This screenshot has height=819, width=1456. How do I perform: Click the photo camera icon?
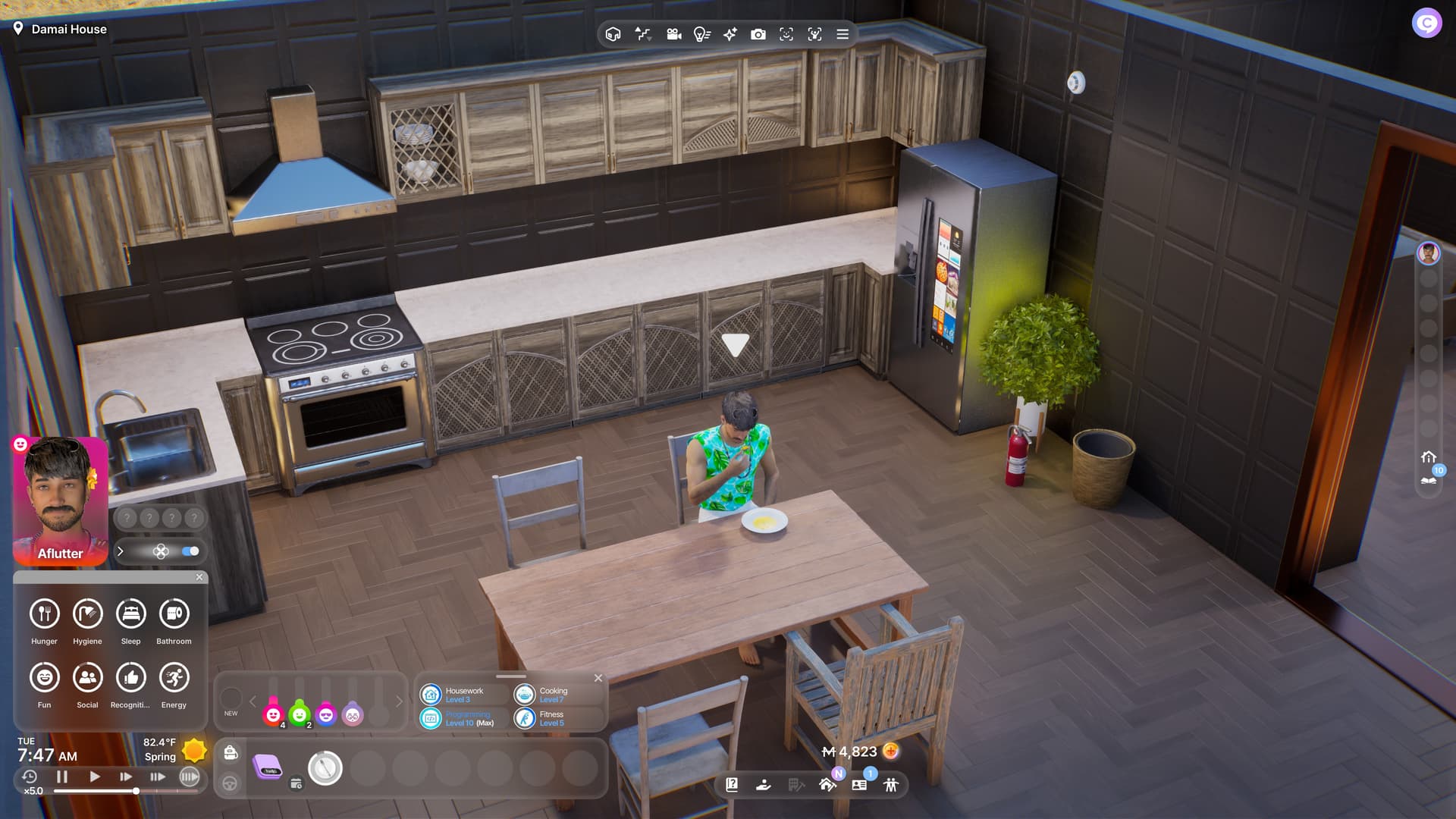click(758, 34)
